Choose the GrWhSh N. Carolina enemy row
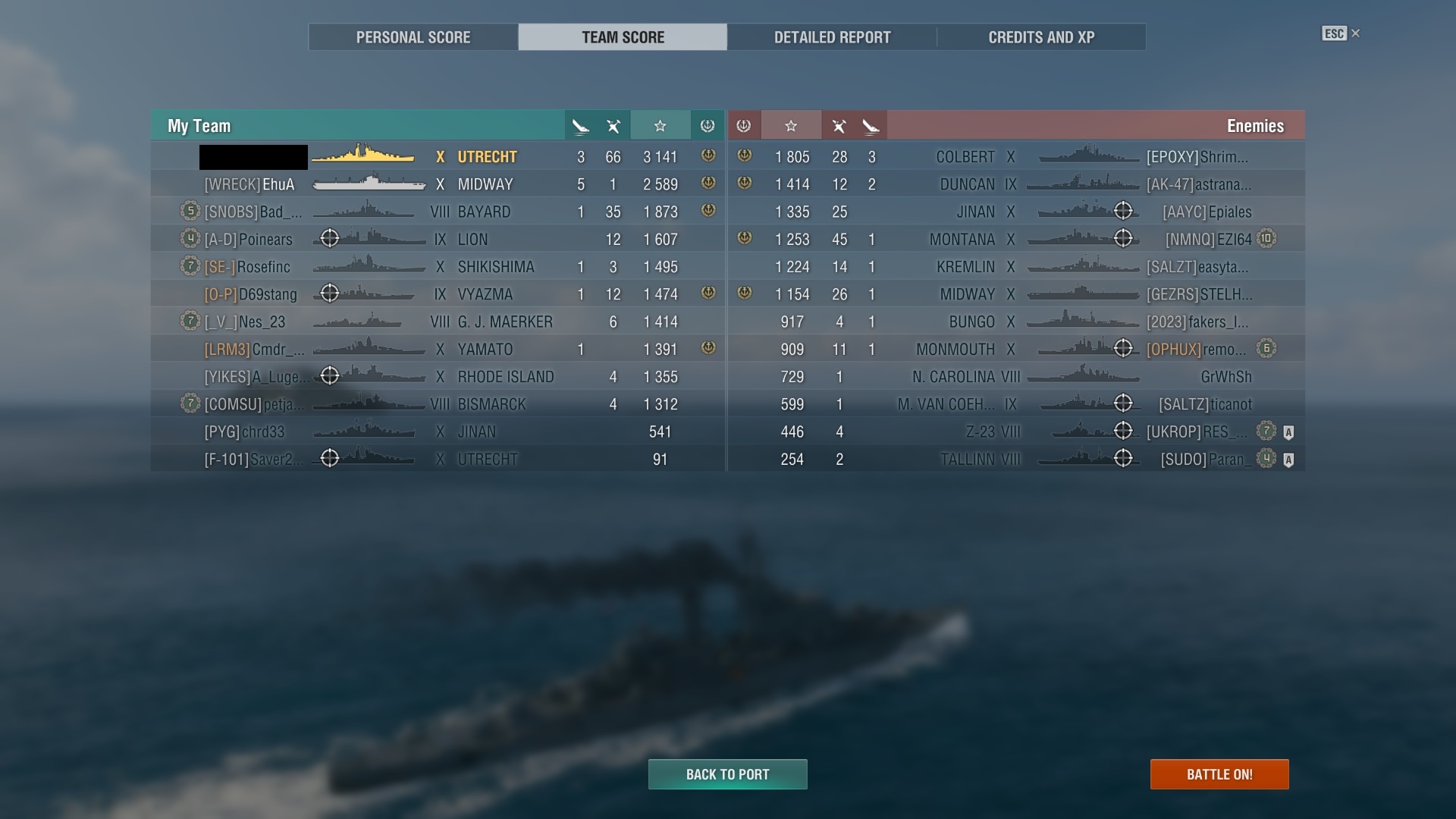The height and width of the screenshot is (819, 1456). point(1016,377)
